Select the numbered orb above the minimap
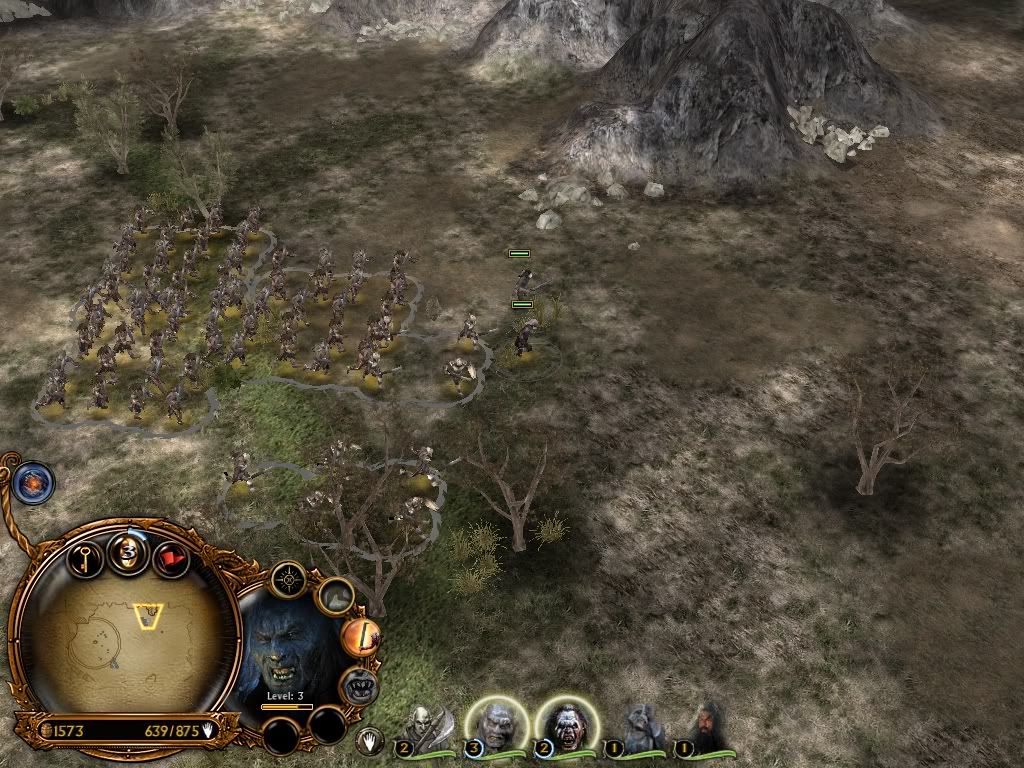 (129, 554)
